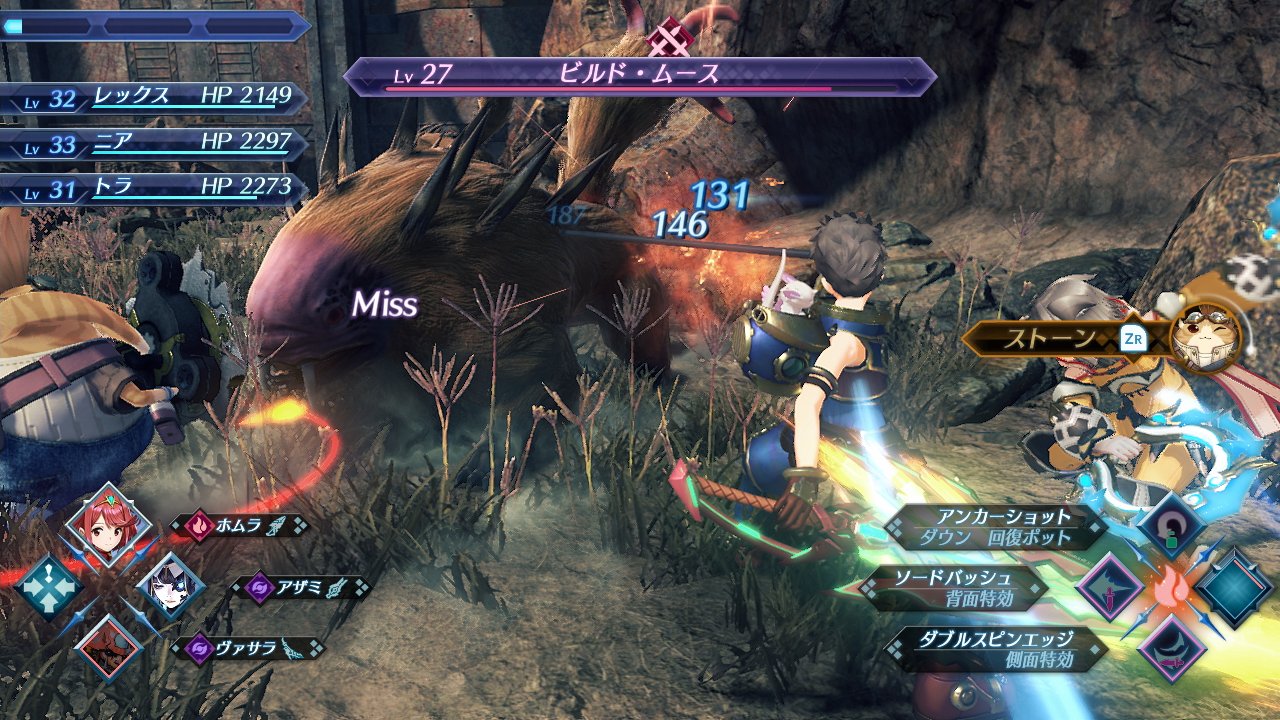Choose the red-haired Homura blade portrait

click(108, 526)
